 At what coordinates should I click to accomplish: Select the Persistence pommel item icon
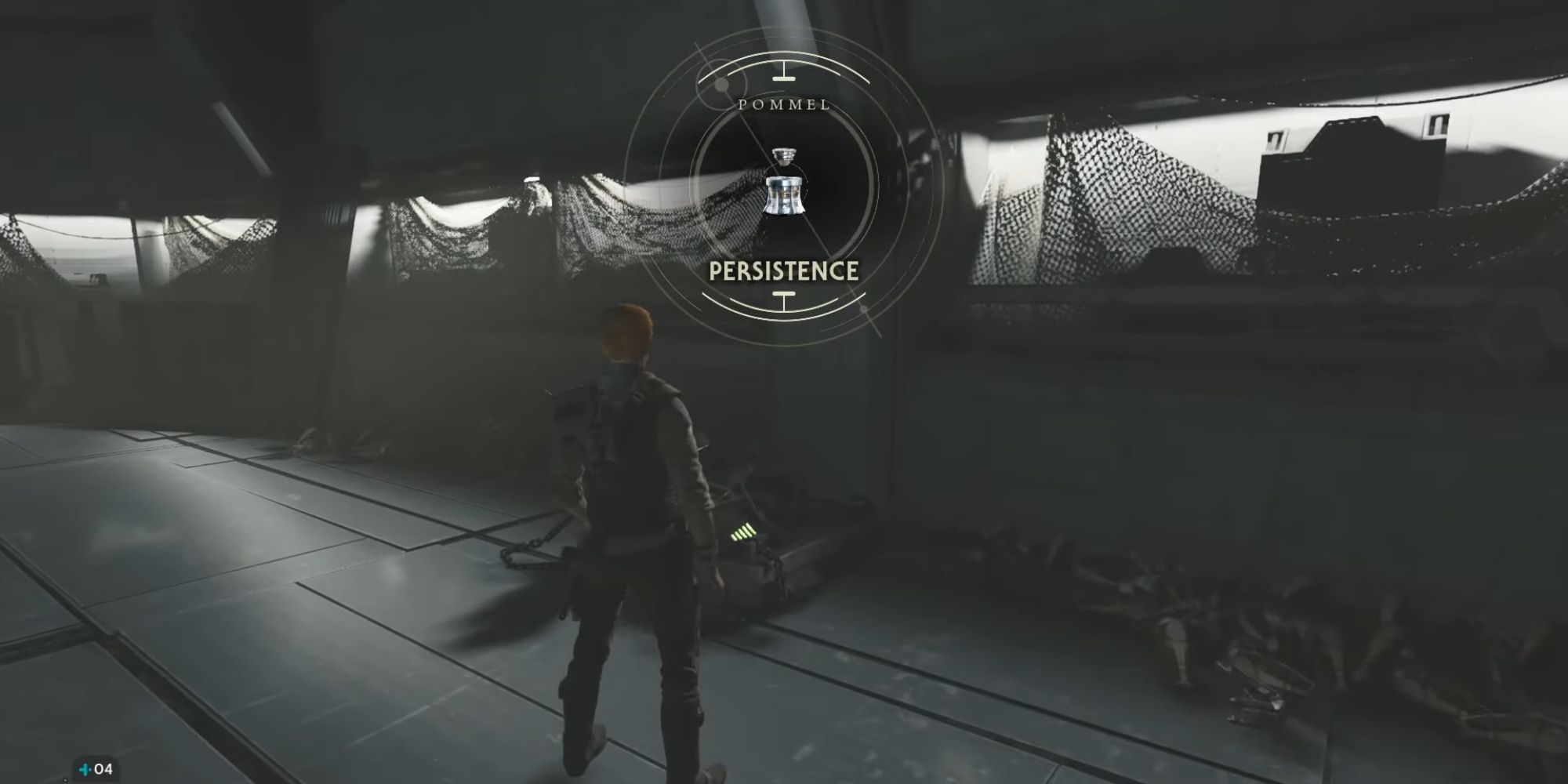tap(784, 183)
